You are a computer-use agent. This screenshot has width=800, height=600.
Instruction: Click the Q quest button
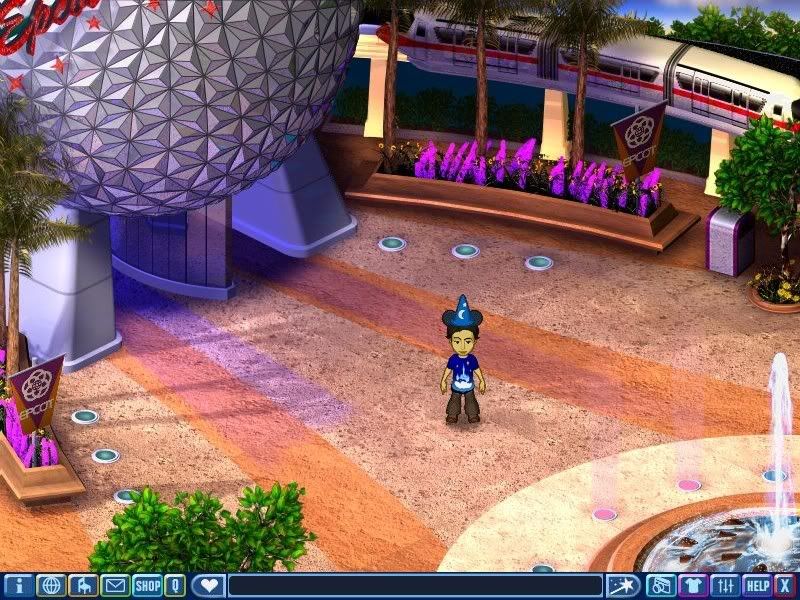(175, 586)
